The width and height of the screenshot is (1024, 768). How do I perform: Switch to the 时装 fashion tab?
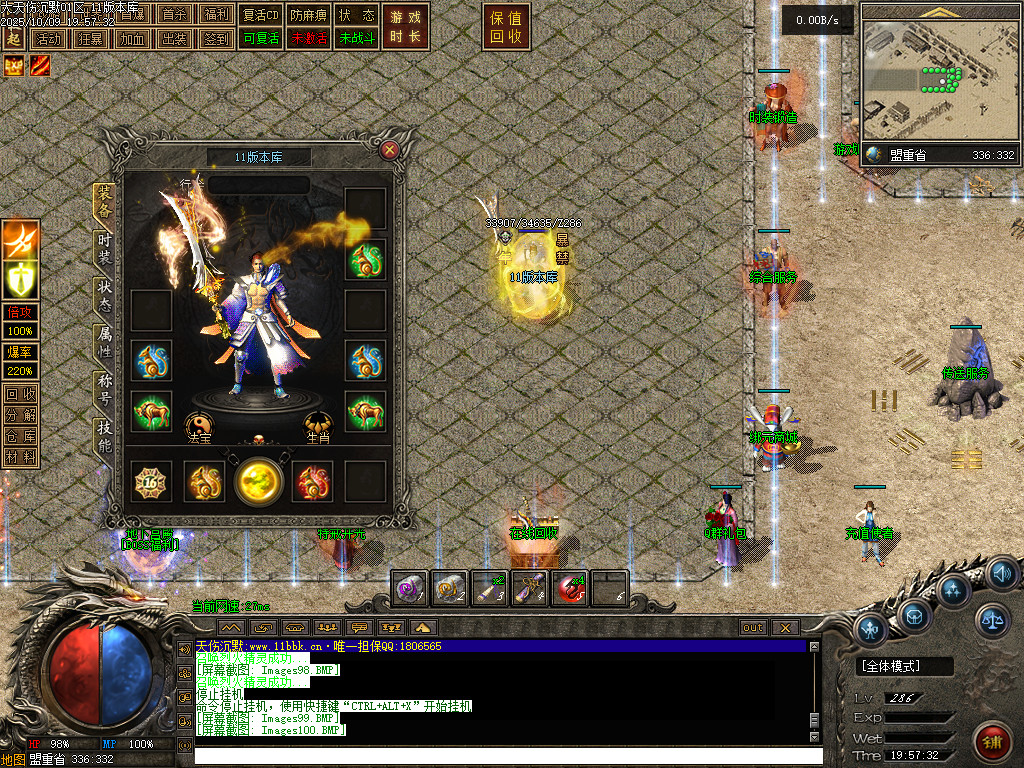click(x=104, y=249)
